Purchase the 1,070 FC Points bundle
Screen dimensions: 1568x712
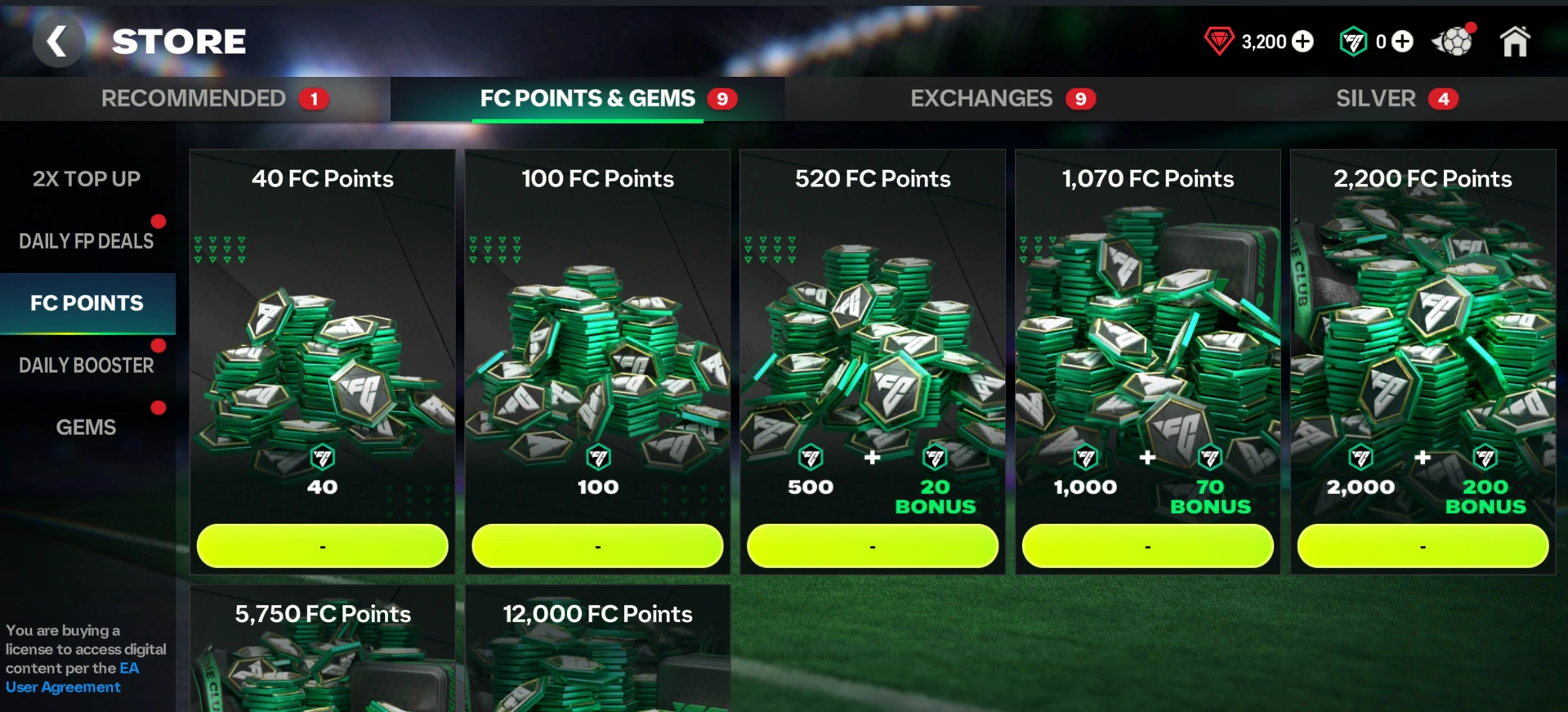pyautogui.click(x=1147, y=546)
